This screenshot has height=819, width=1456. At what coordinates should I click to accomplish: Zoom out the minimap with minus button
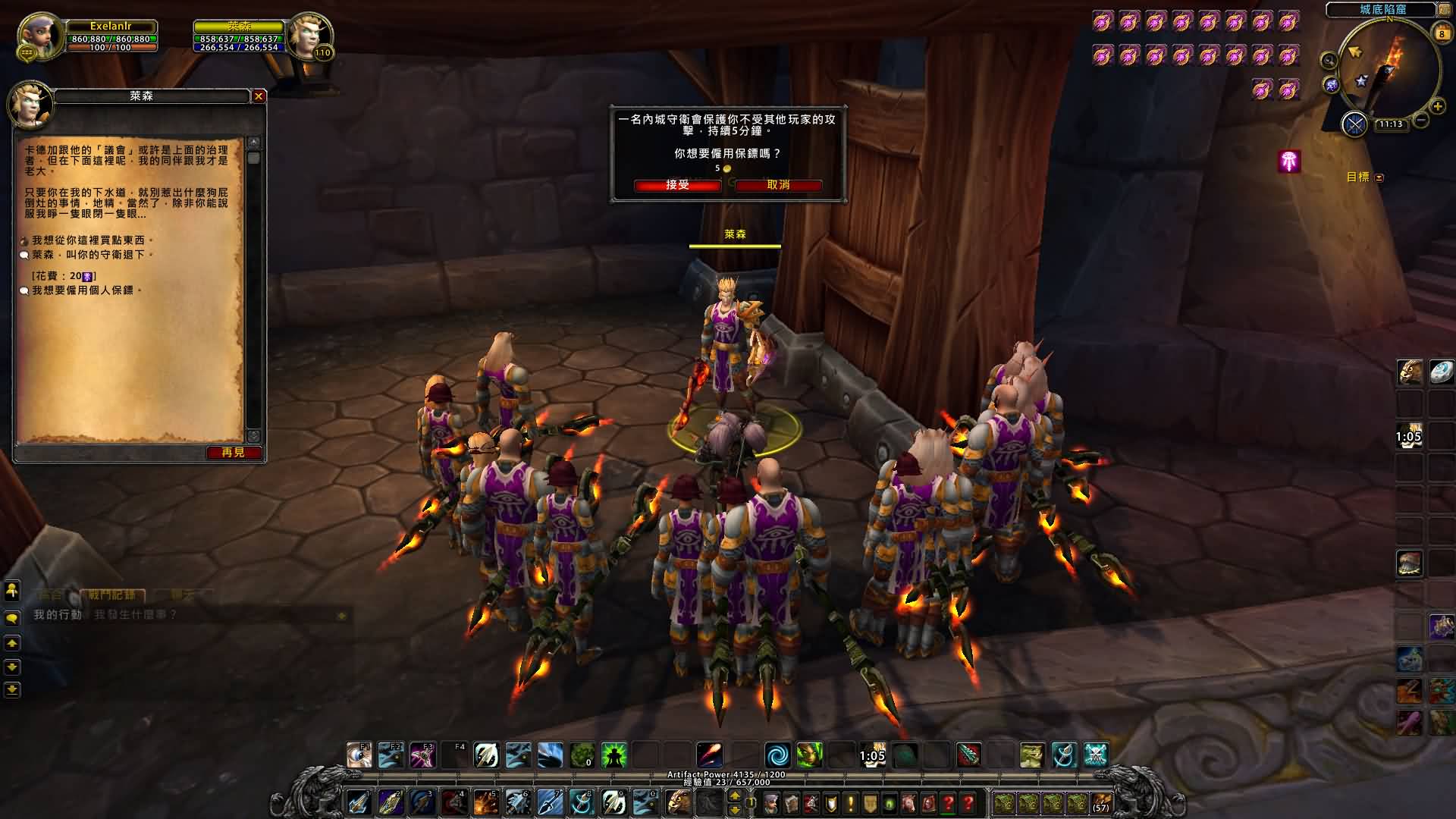1421,120
